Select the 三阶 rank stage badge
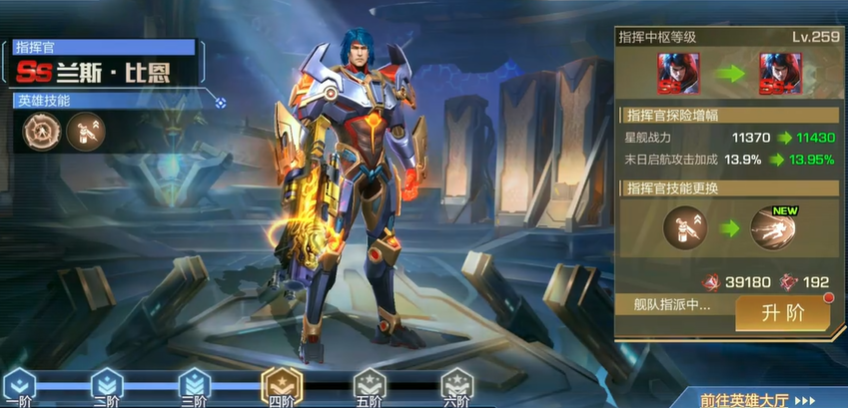Viewport: 848px width, 408px height. point(193,384)
